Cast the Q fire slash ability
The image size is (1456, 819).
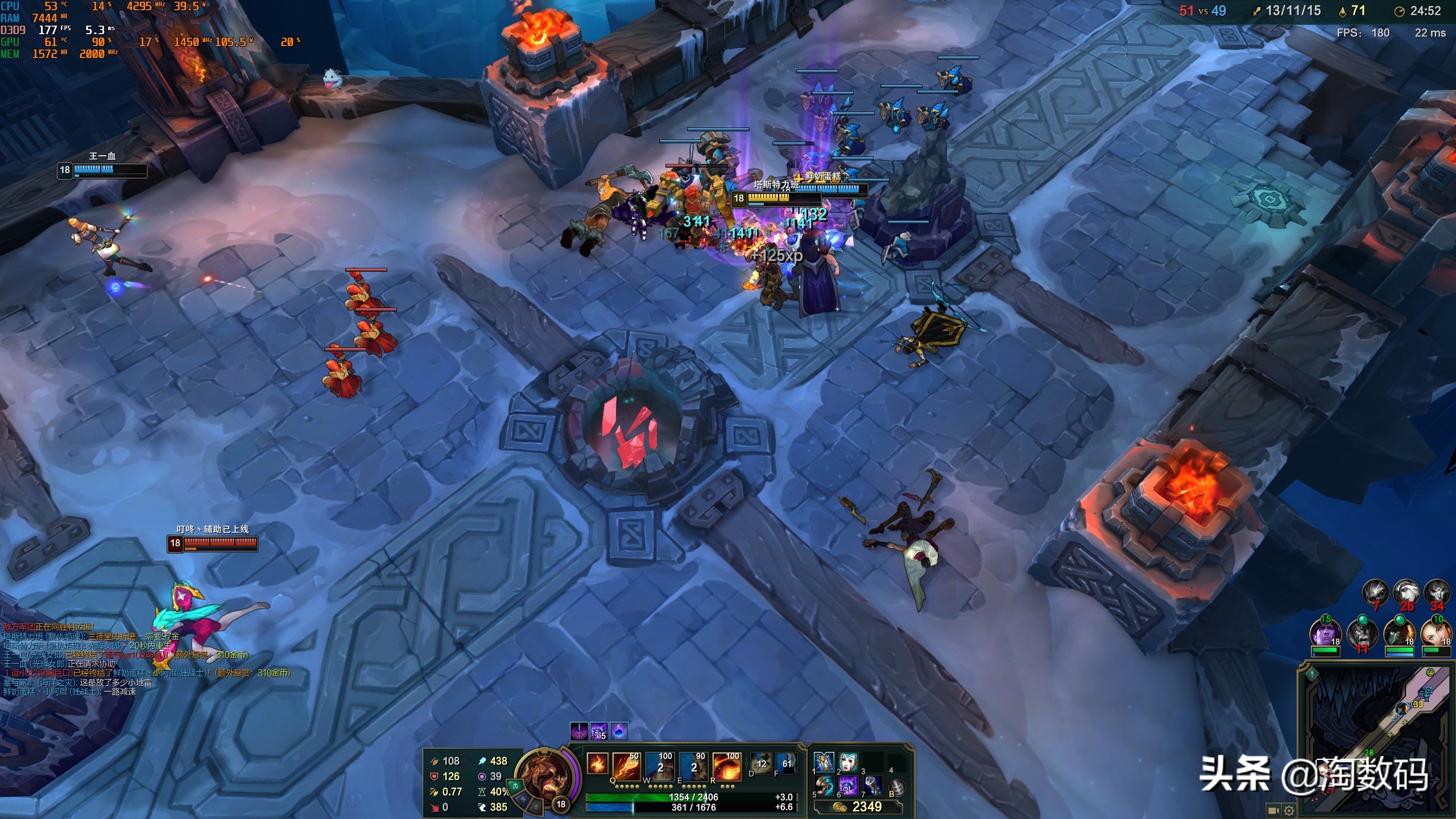627,766
